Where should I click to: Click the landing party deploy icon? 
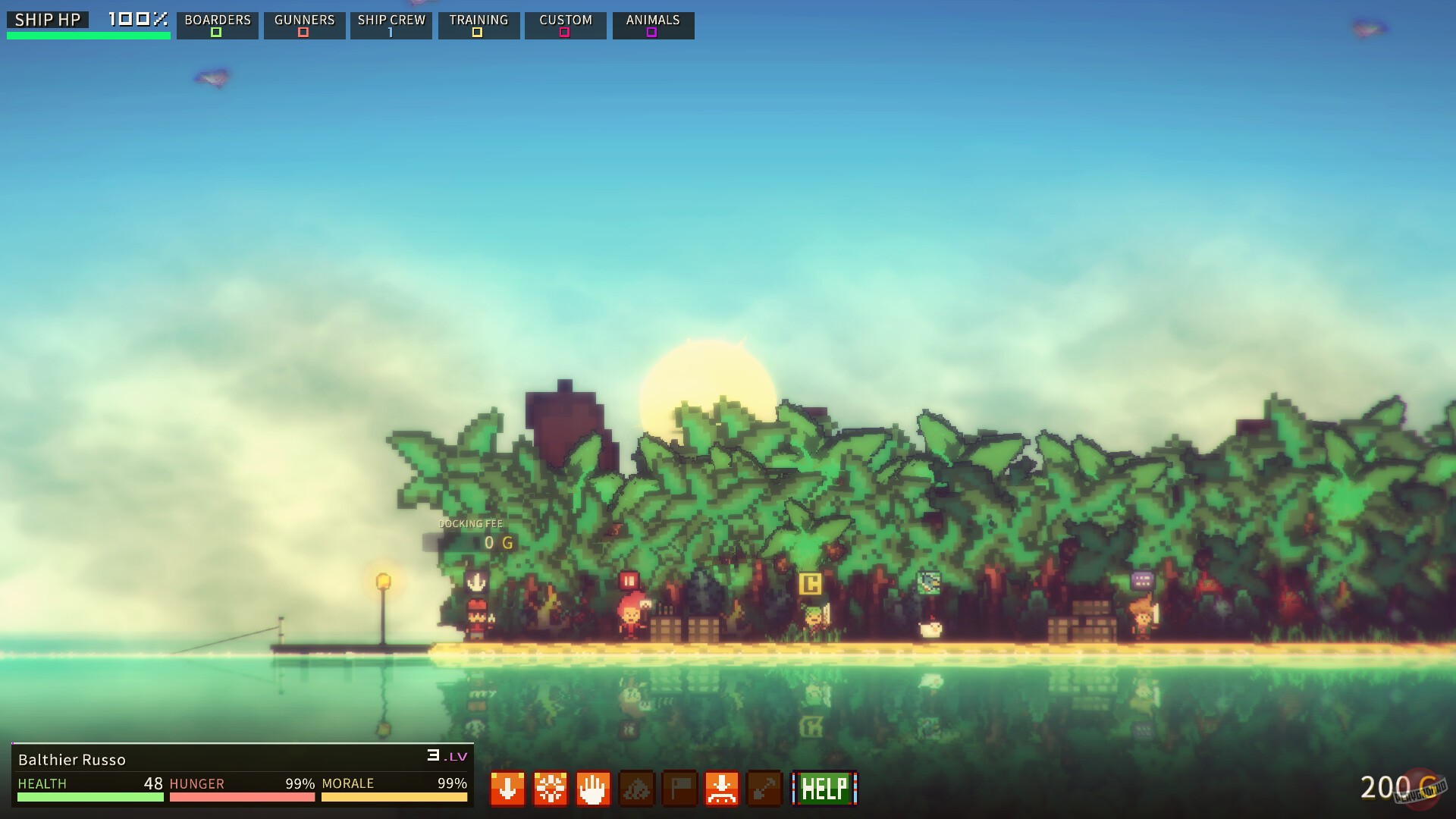pos(722,789)
